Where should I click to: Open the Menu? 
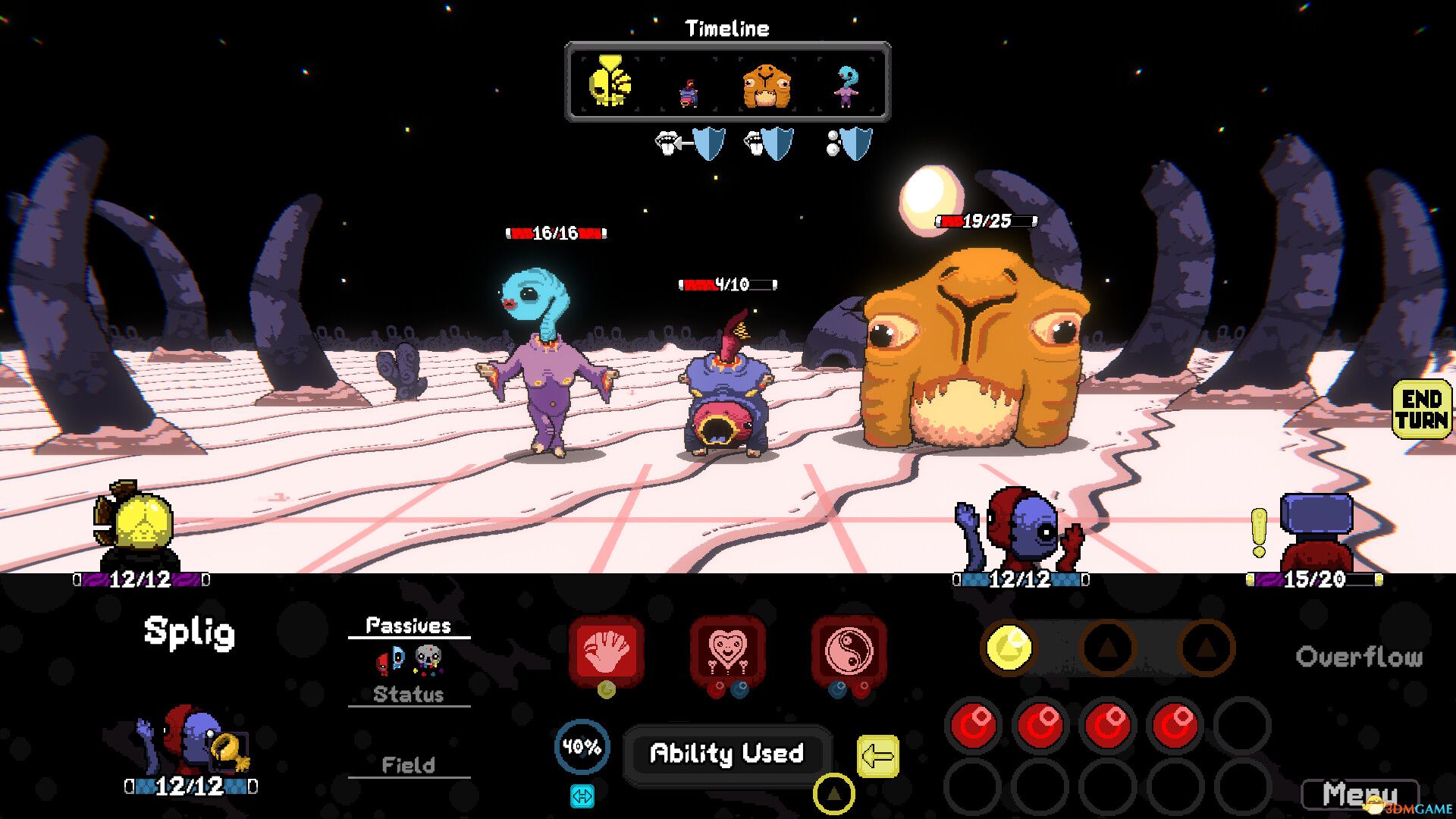[1359, 795]
